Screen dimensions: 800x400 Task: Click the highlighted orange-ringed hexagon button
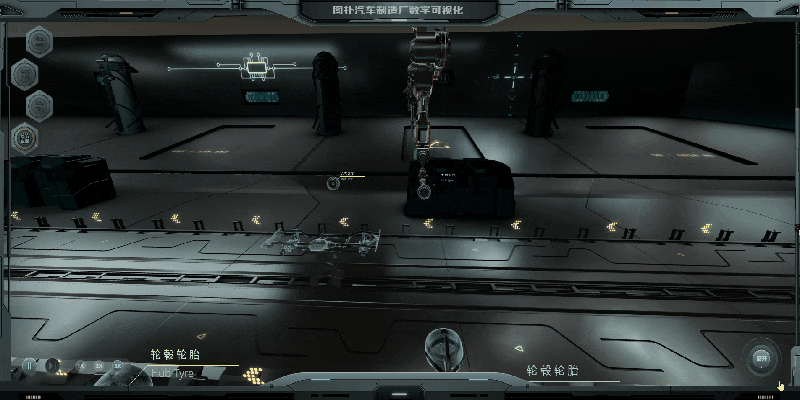pyautogui.click(x=25, y=136)
